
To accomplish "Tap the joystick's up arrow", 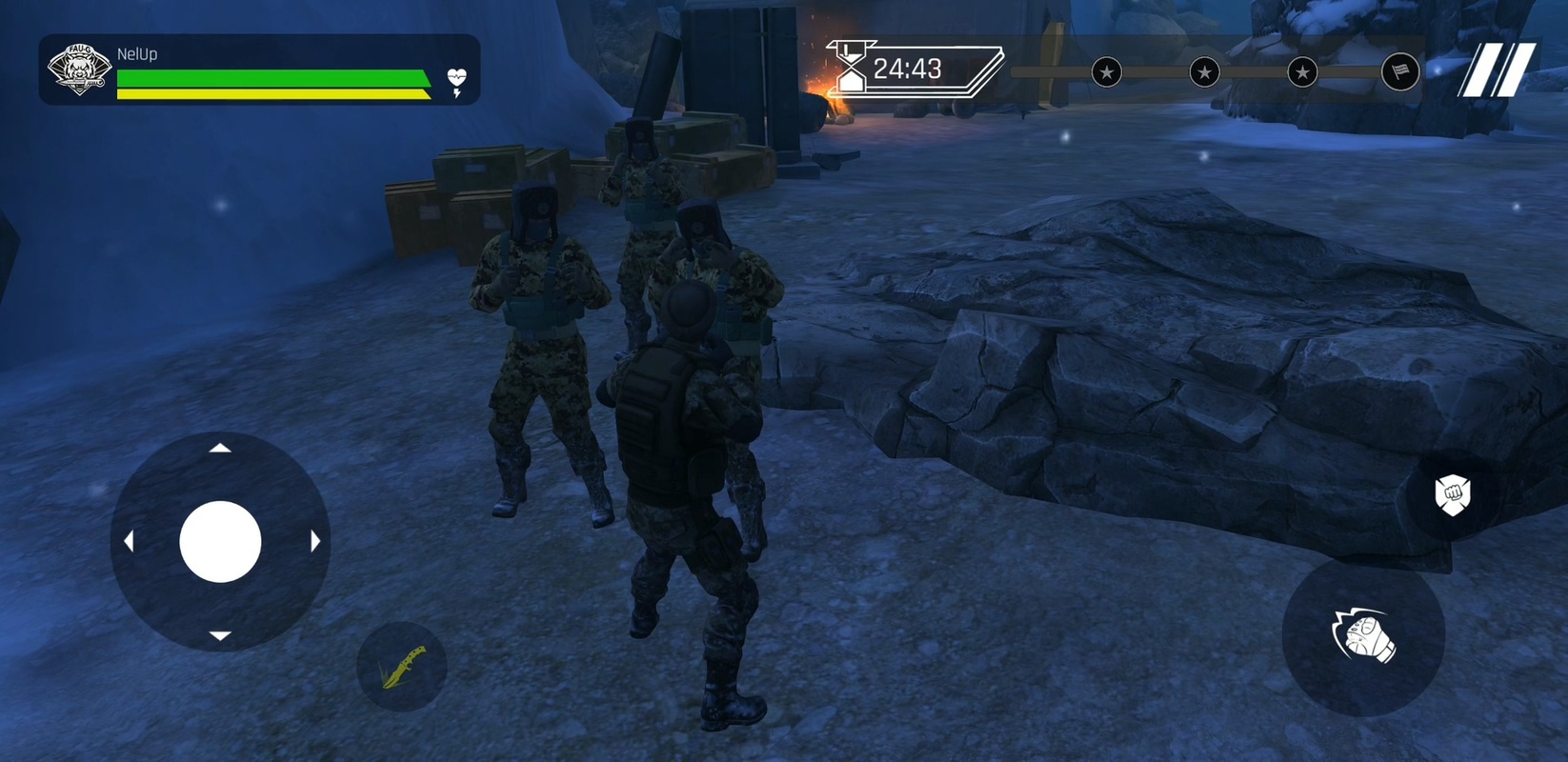I will (220, 448).
